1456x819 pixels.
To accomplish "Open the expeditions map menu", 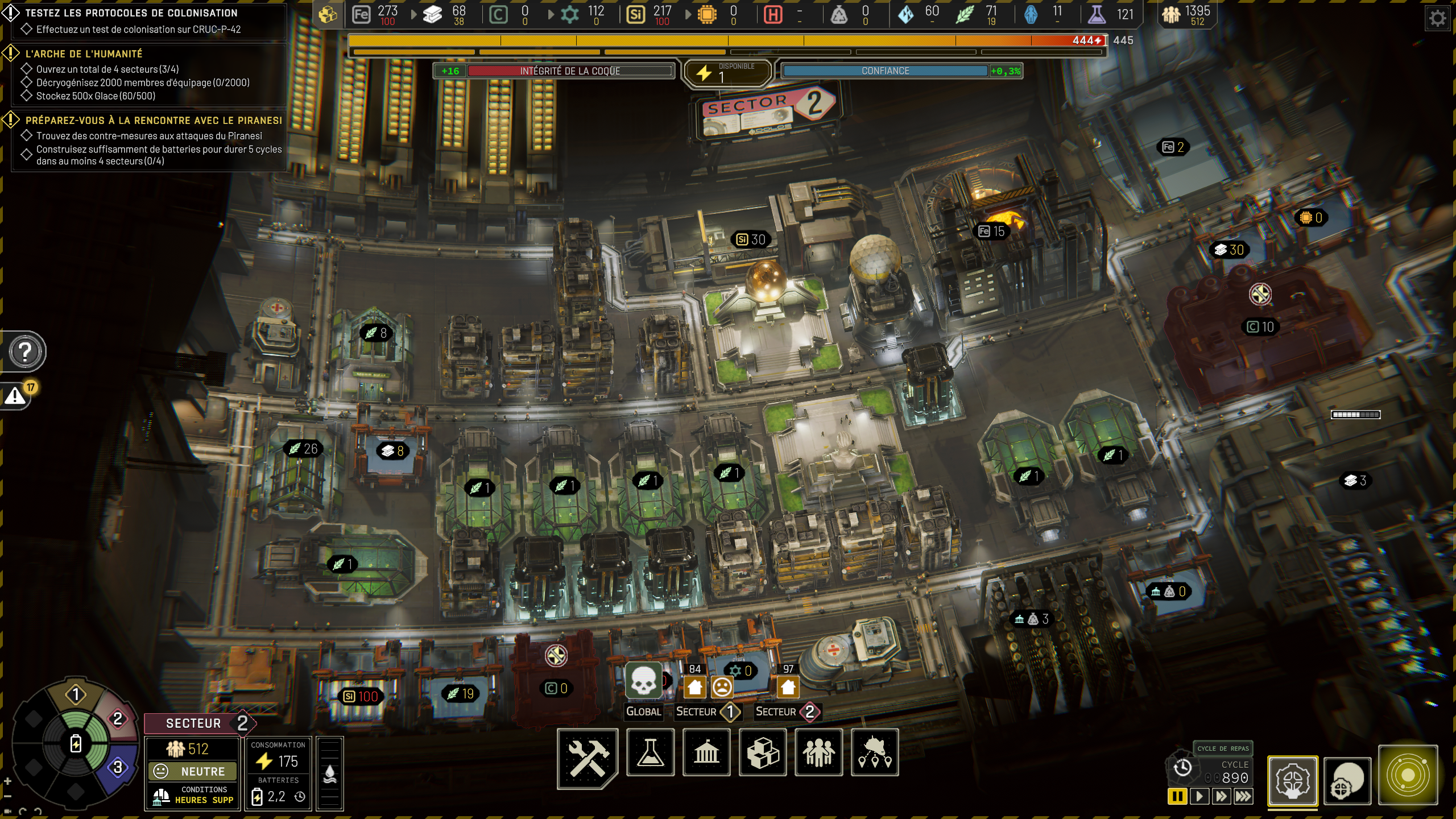I will [875, 753].
